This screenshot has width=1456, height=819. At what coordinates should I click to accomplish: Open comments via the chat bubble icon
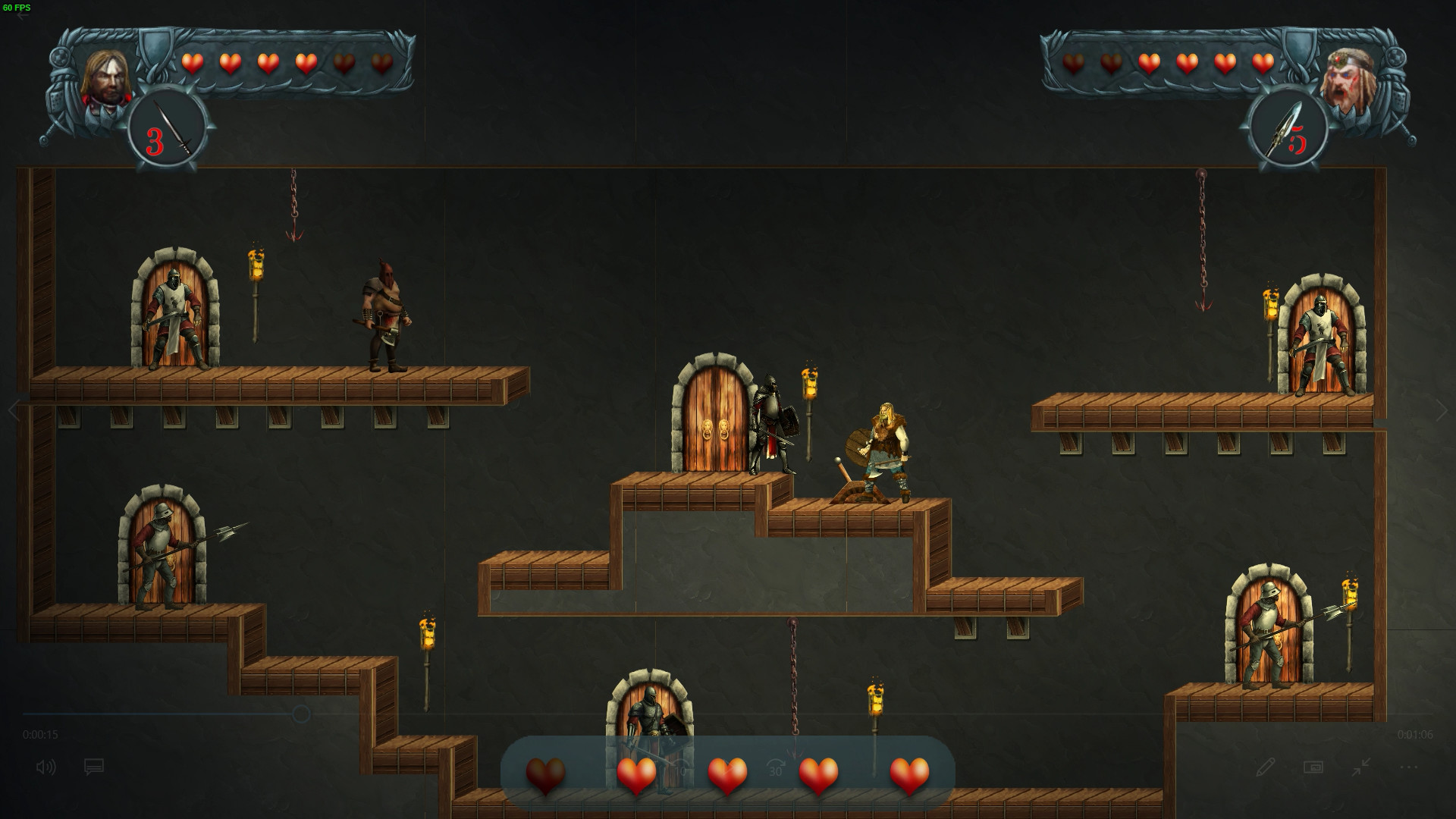click(x=93, y=767)
